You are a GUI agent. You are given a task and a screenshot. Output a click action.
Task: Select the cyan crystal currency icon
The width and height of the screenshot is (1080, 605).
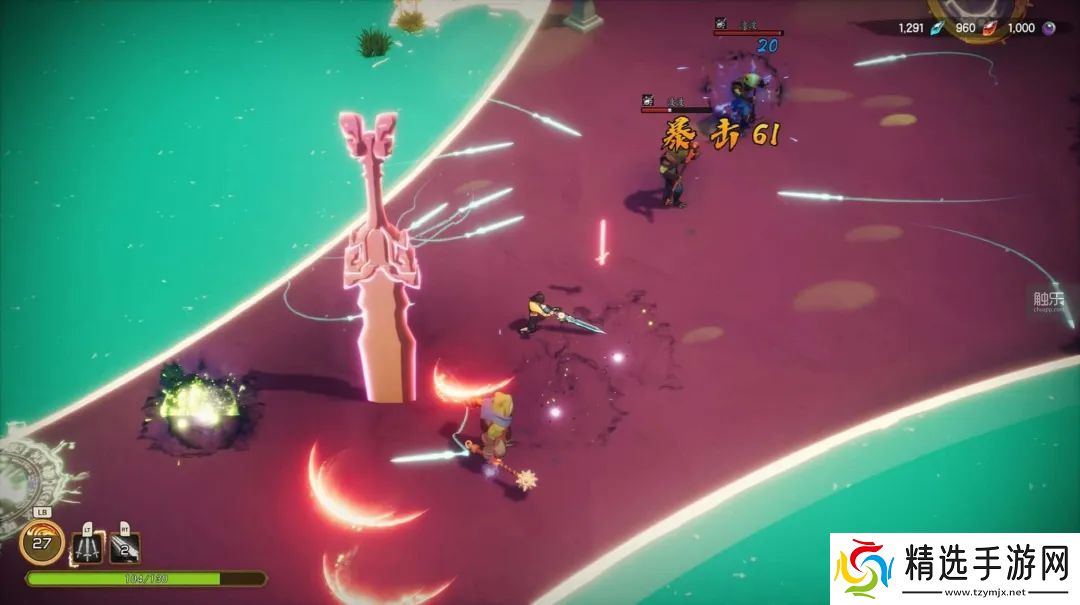tap(937, 28)
